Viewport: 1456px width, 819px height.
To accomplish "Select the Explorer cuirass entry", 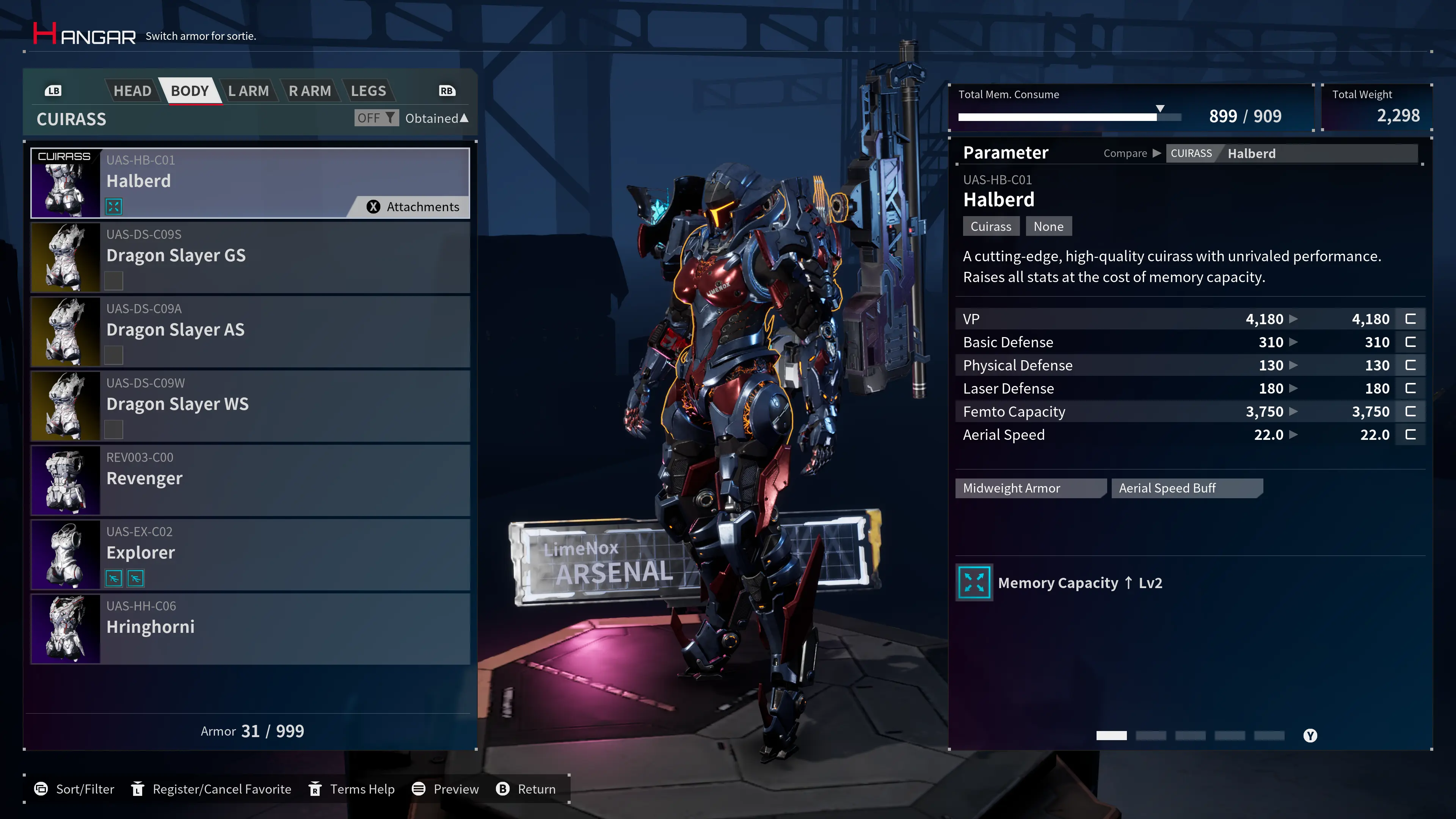I will pyautogui.click(x=250, y=554).
